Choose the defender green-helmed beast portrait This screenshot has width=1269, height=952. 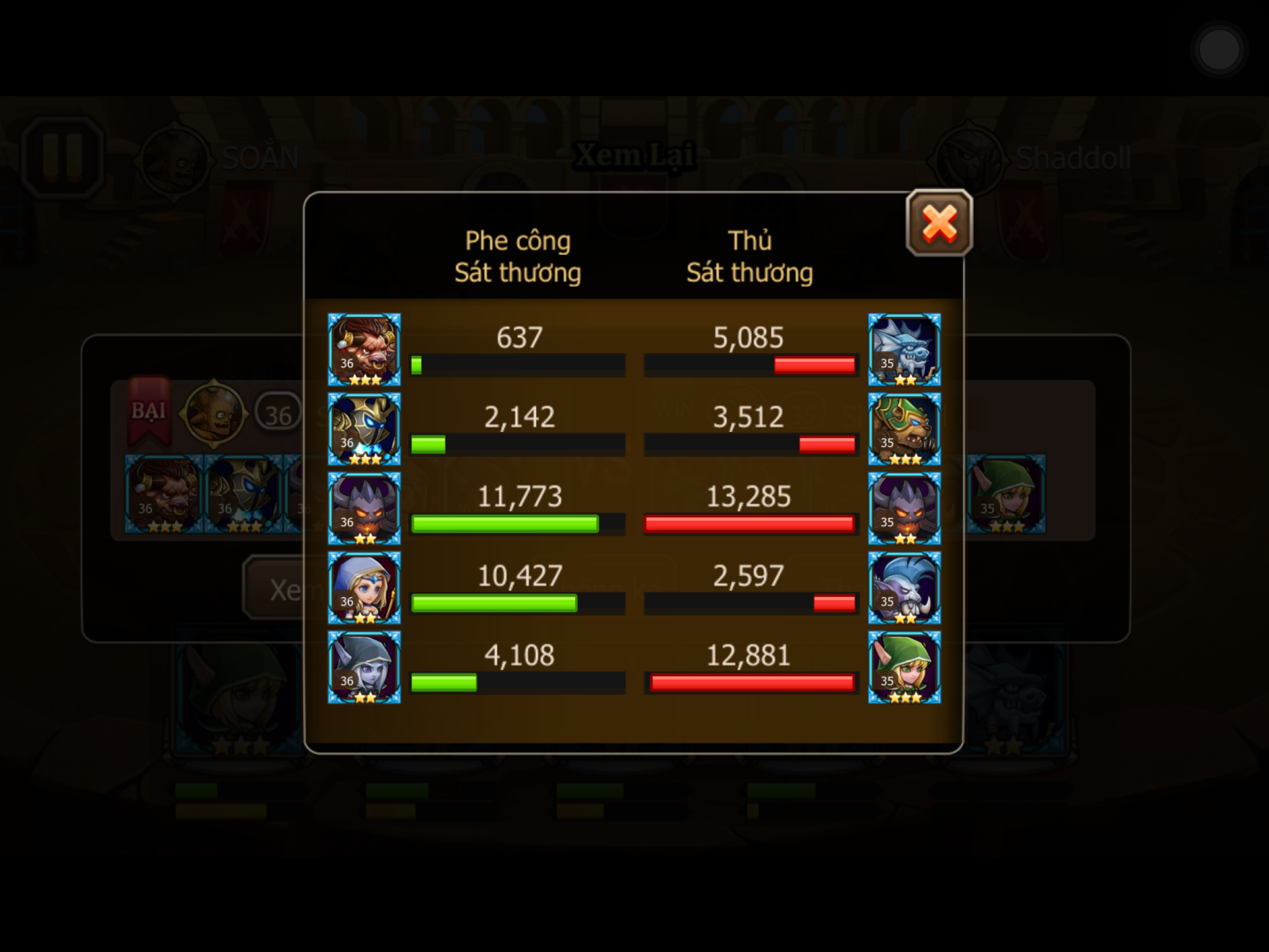click(904, 429)
